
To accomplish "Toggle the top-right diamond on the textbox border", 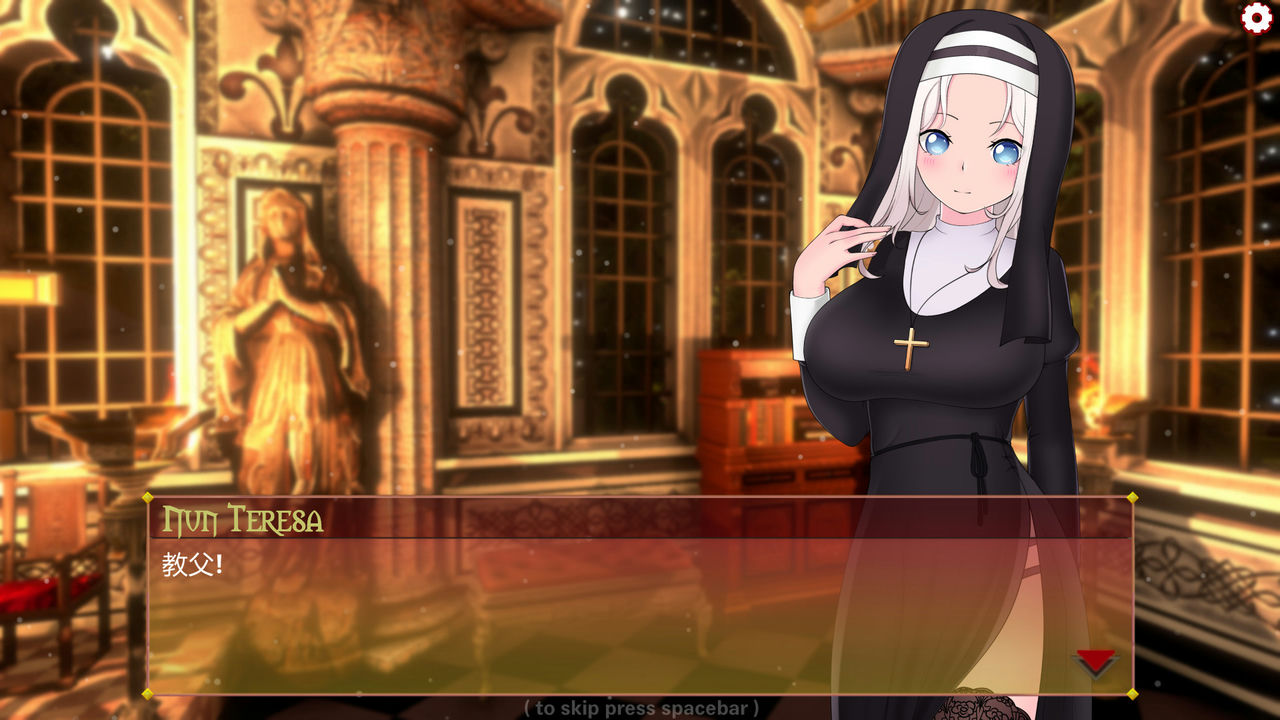I will pyautogui.click(x=1135, y=498).
